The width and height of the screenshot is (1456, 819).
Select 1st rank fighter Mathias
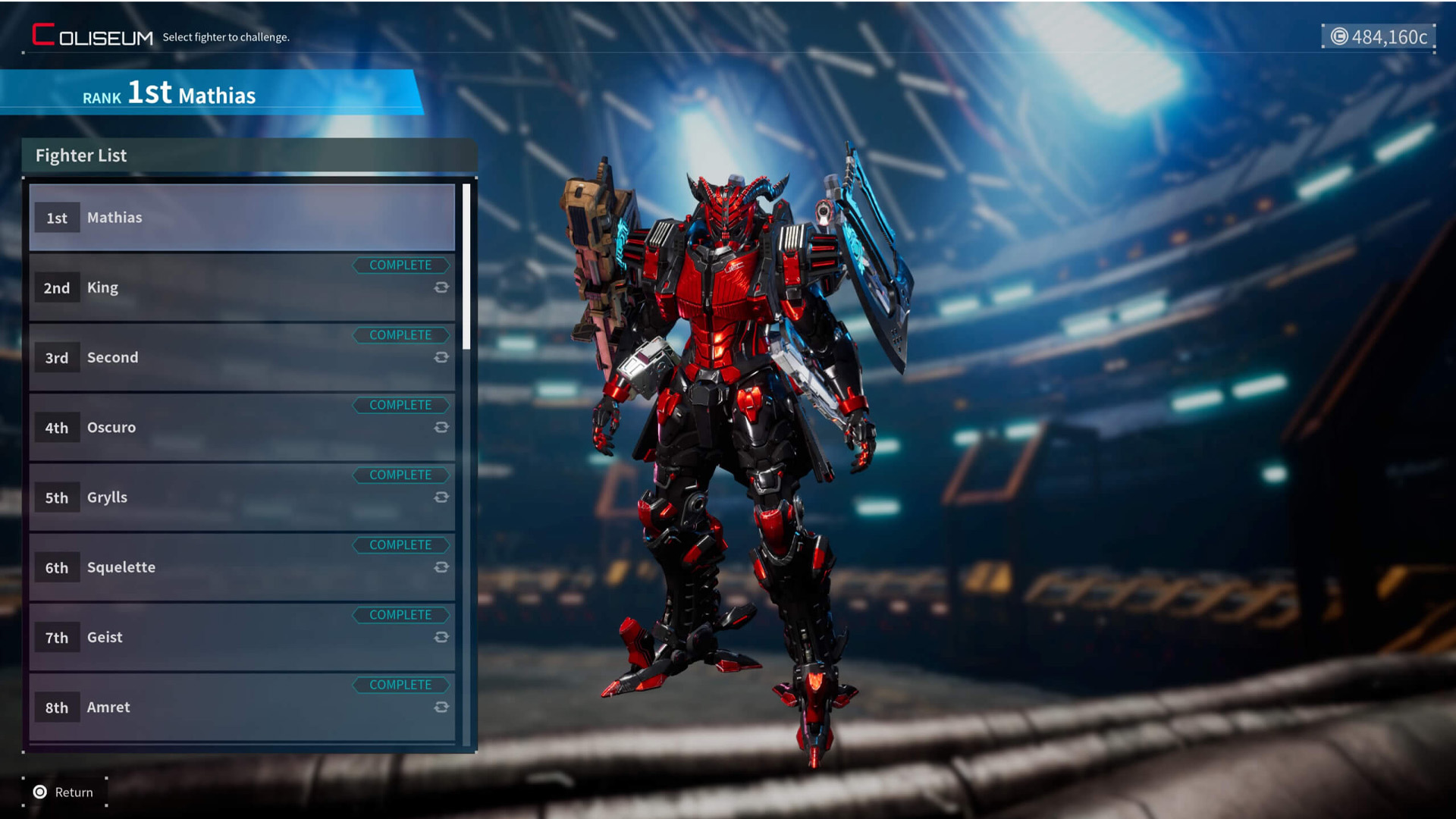pos(241,218)
